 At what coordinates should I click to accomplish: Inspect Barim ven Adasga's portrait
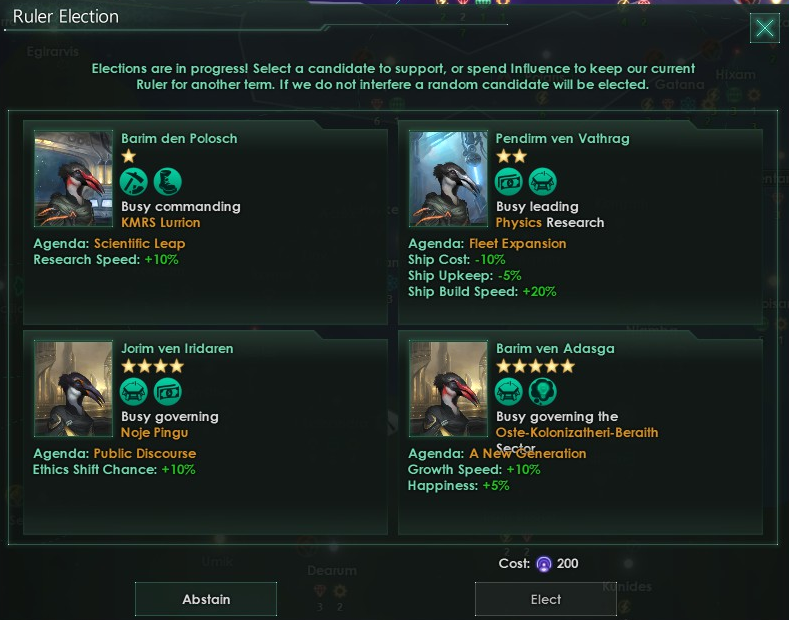[448, 389]
